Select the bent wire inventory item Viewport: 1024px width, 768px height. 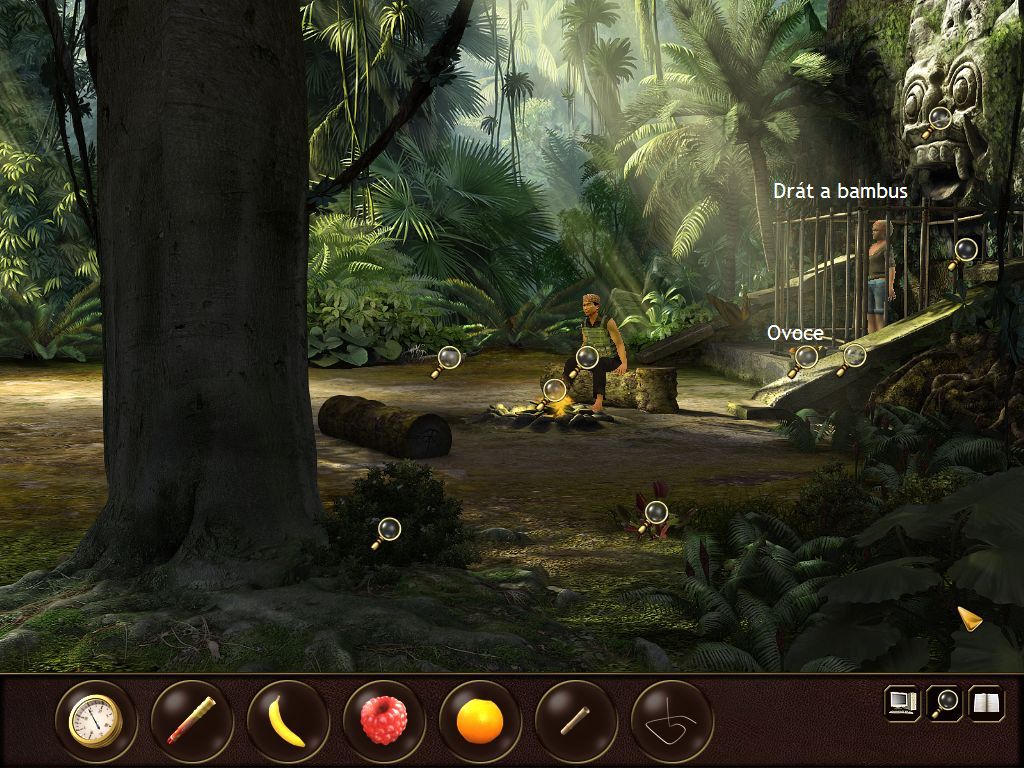tap(672, 721)
